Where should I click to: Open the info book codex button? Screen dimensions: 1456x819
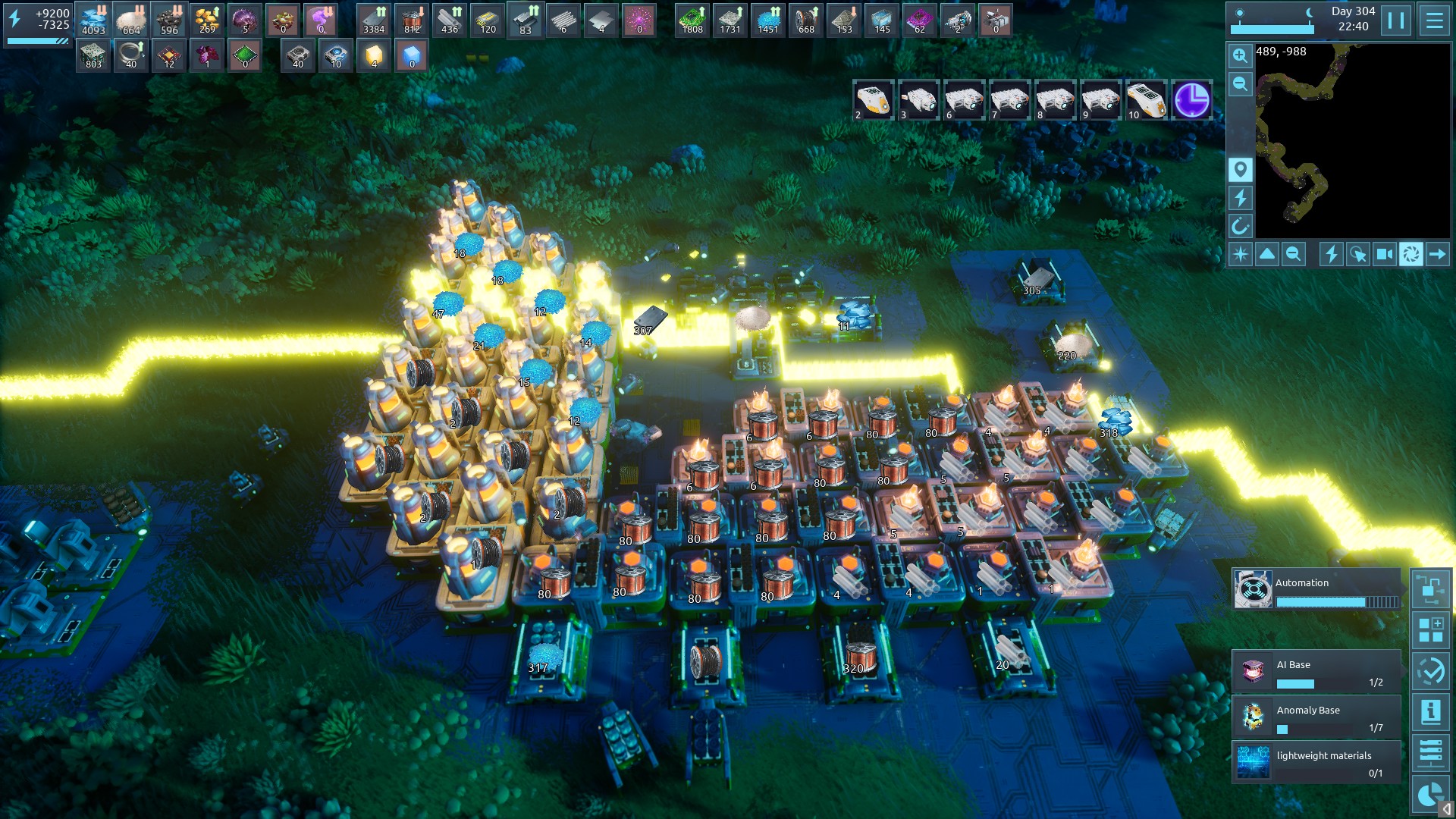coord(1431,712)
